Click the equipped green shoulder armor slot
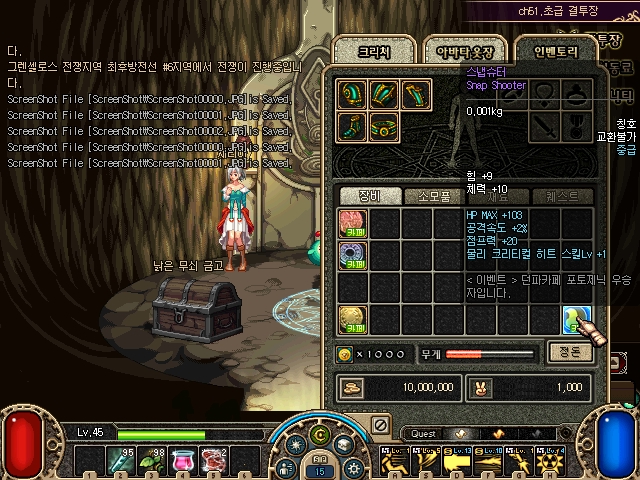 (352, 95)
